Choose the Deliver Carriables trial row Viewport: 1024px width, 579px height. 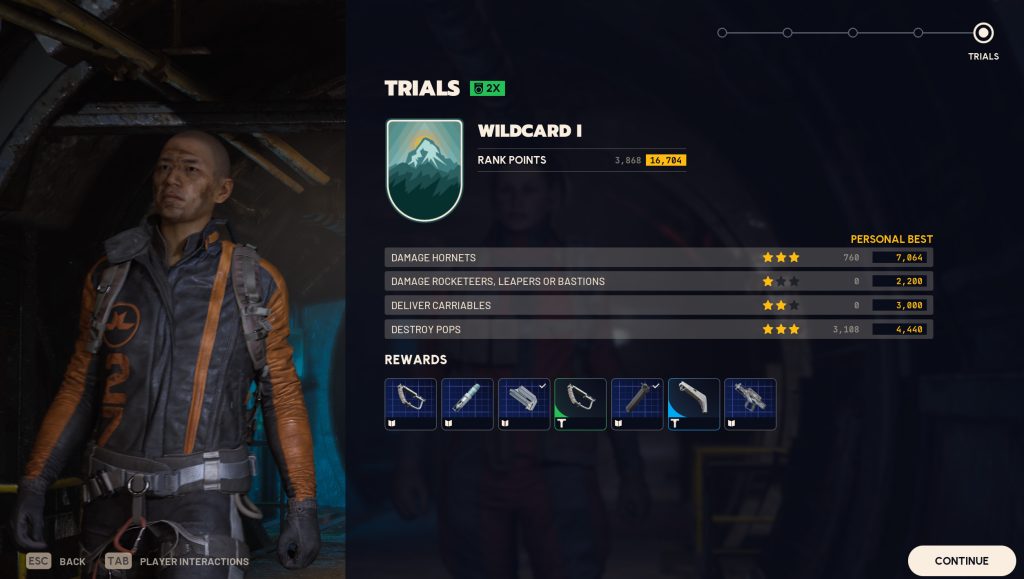point(658,305)
